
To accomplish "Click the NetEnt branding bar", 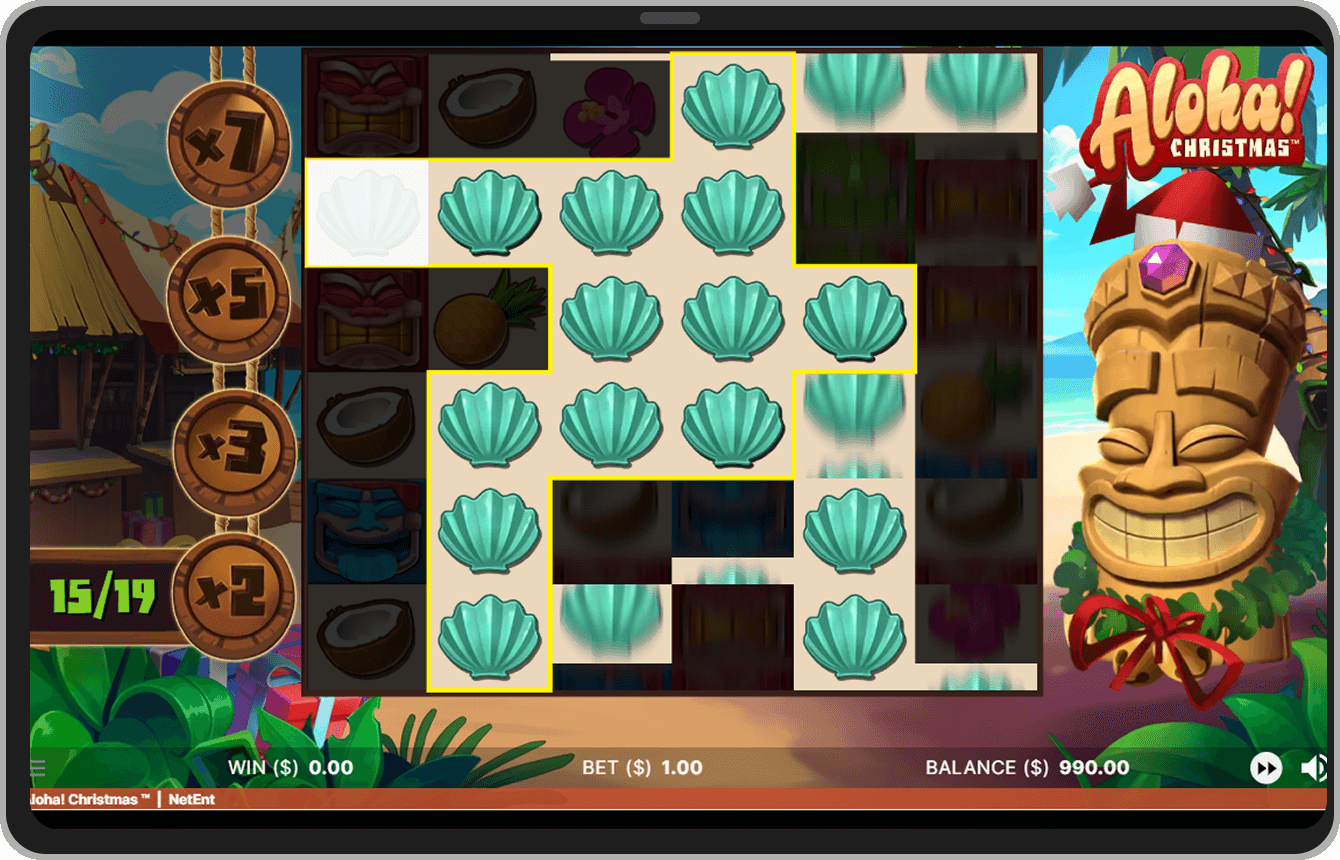I will [x=190, y=800].
